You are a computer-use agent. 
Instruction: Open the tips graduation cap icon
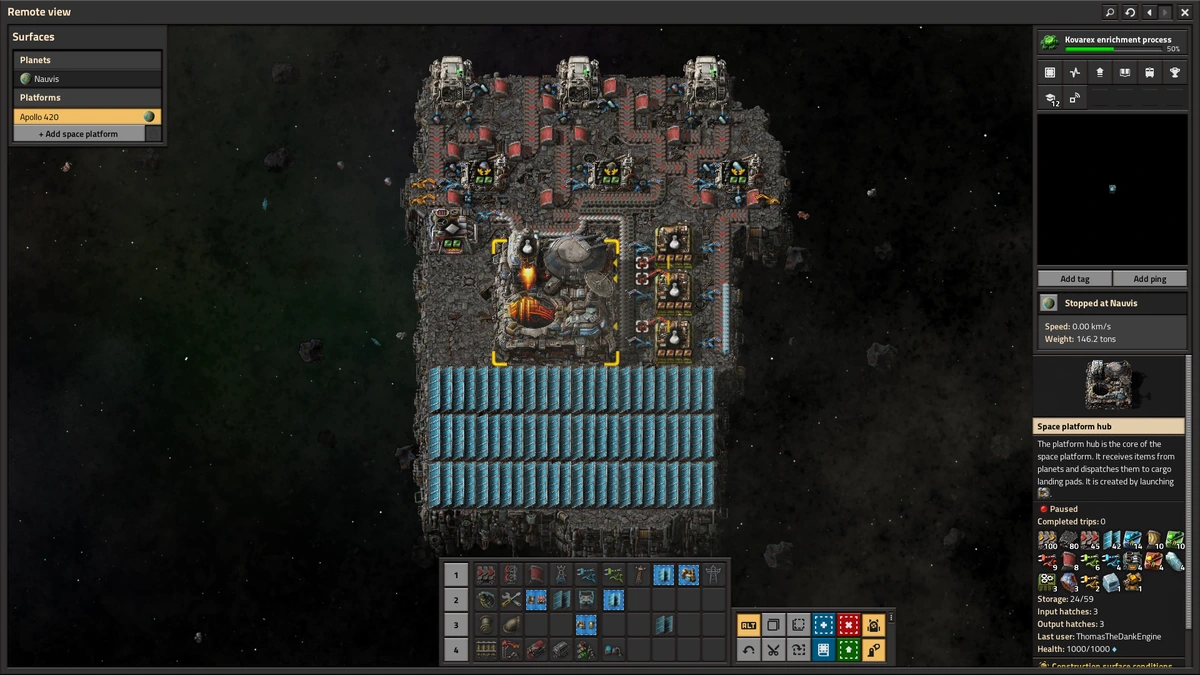1050,98
